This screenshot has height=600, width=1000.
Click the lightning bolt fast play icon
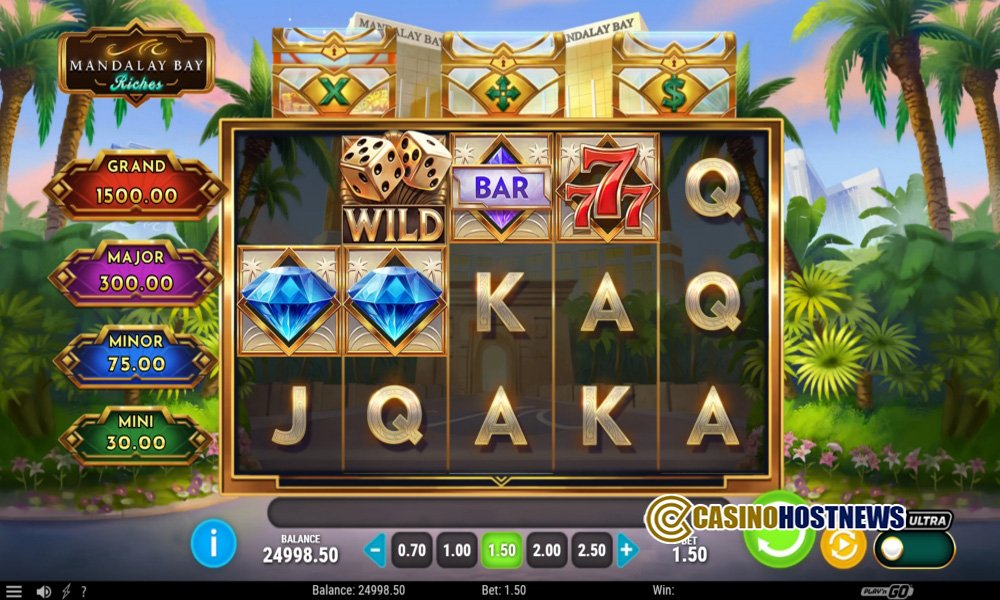[67, 591]
